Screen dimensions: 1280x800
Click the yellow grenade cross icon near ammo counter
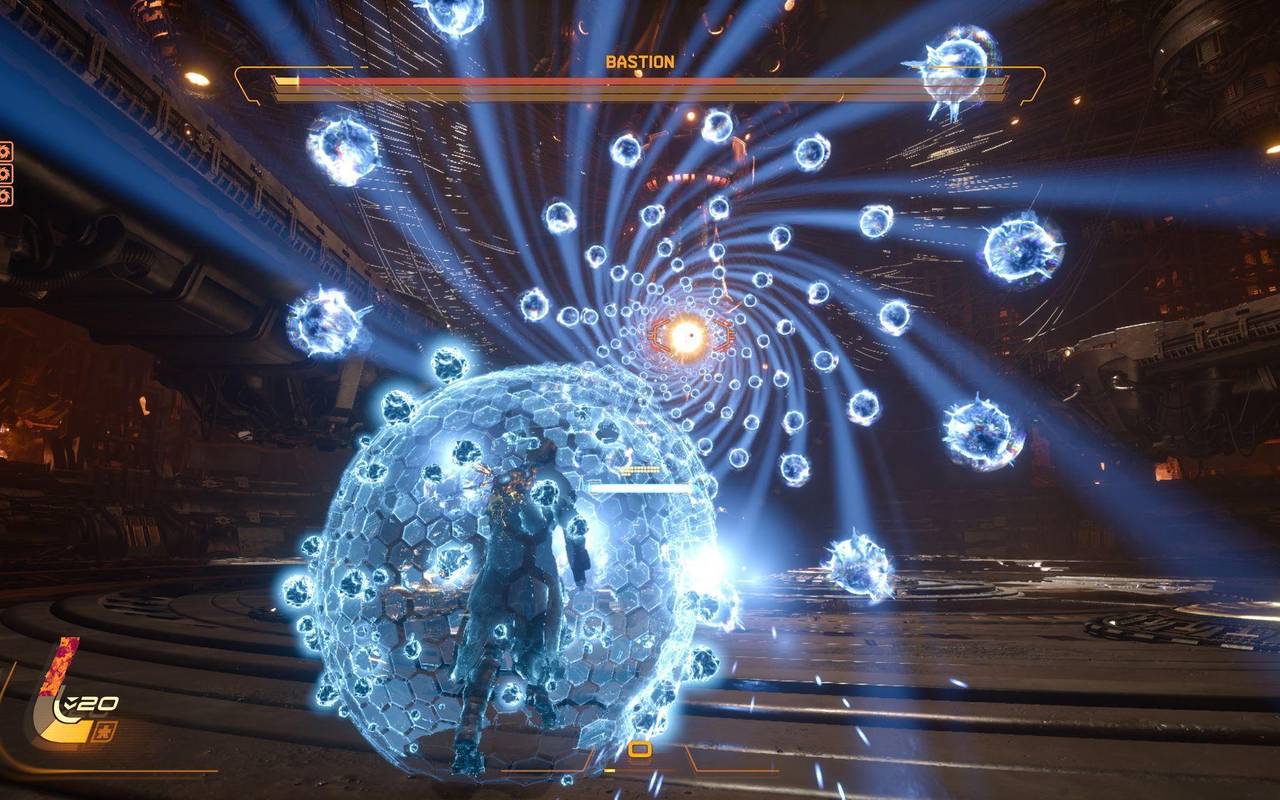pyautogui.click(x=104, y=731)
